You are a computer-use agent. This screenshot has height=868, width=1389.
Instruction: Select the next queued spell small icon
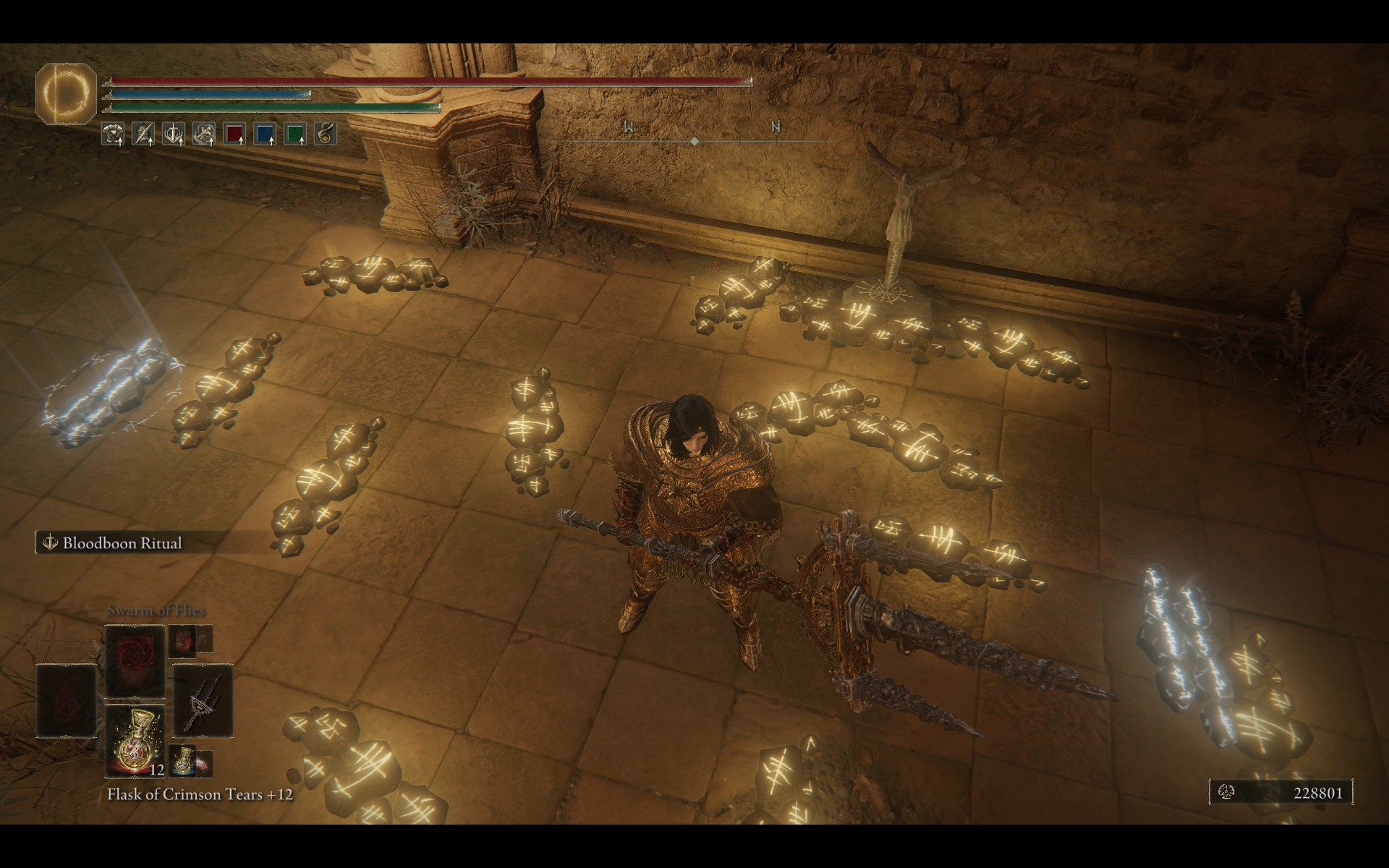(182, 639)
